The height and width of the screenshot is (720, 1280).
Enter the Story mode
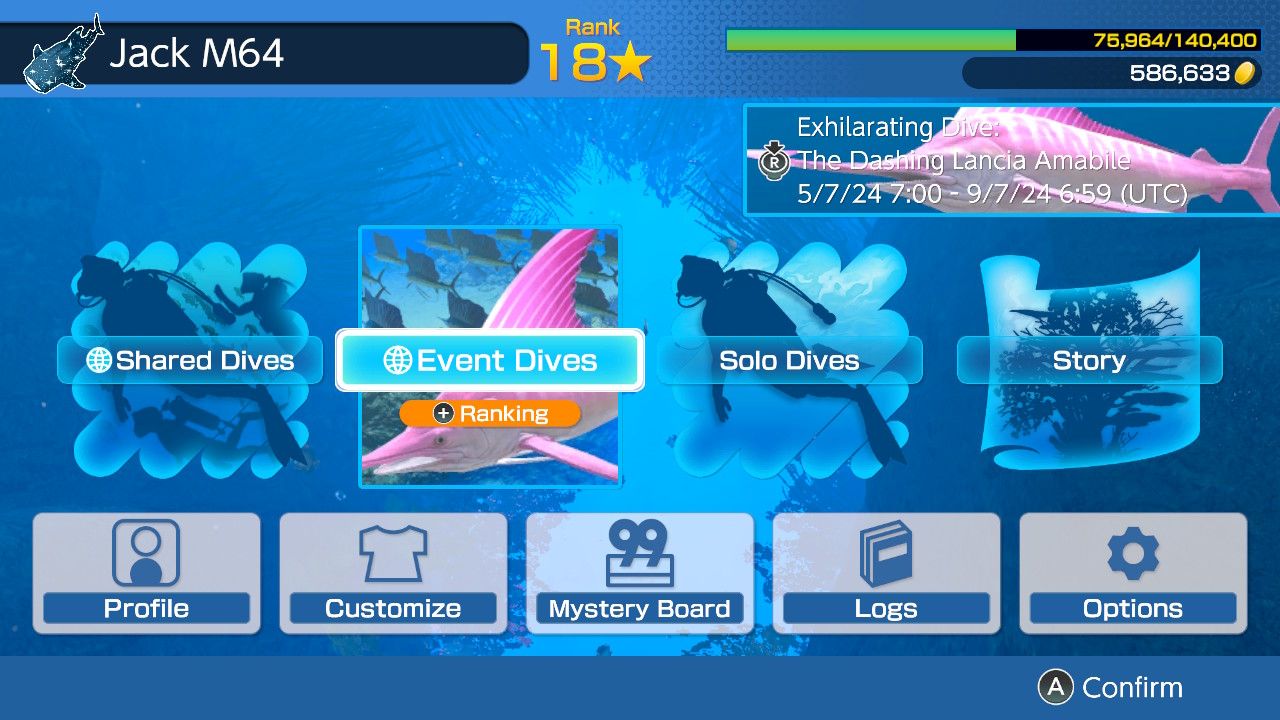coord(1089,360)
